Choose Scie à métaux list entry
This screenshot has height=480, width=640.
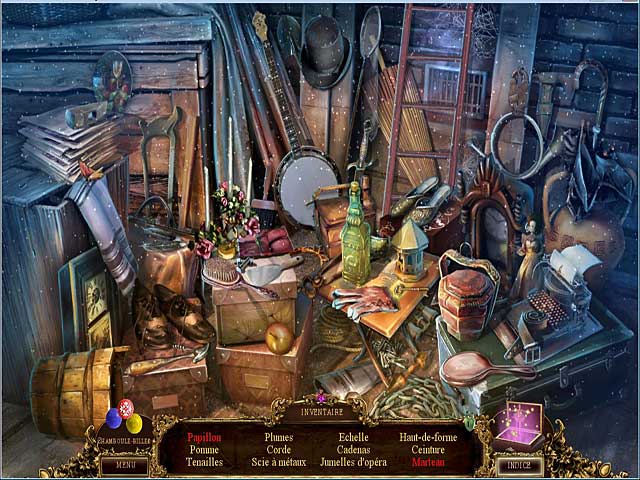pos(279,461)
